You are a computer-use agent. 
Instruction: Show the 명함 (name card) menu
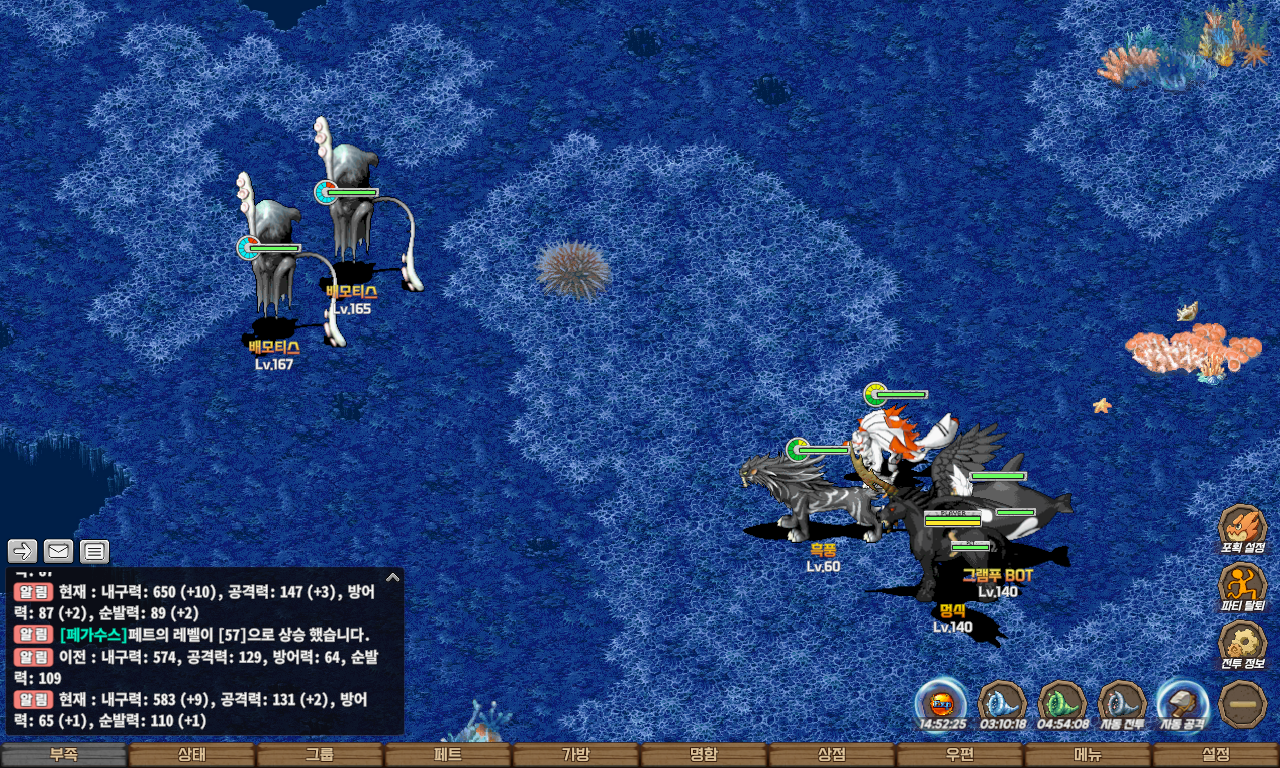704,755
